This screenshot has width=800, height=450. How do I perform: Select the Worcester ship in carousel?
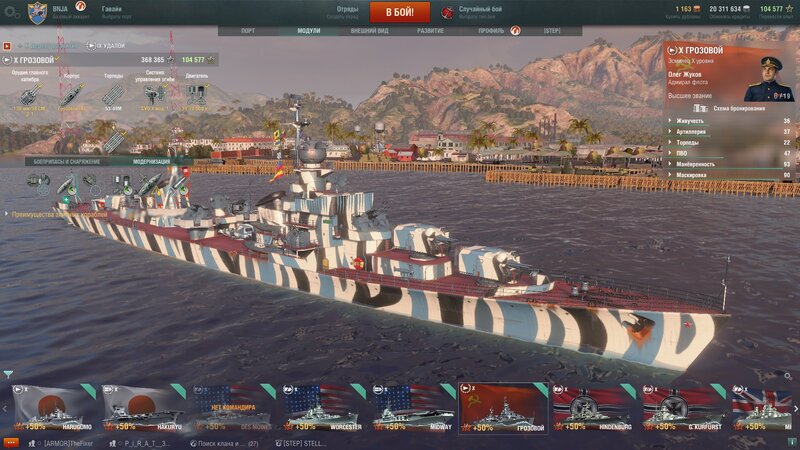[x=320, y=408]
